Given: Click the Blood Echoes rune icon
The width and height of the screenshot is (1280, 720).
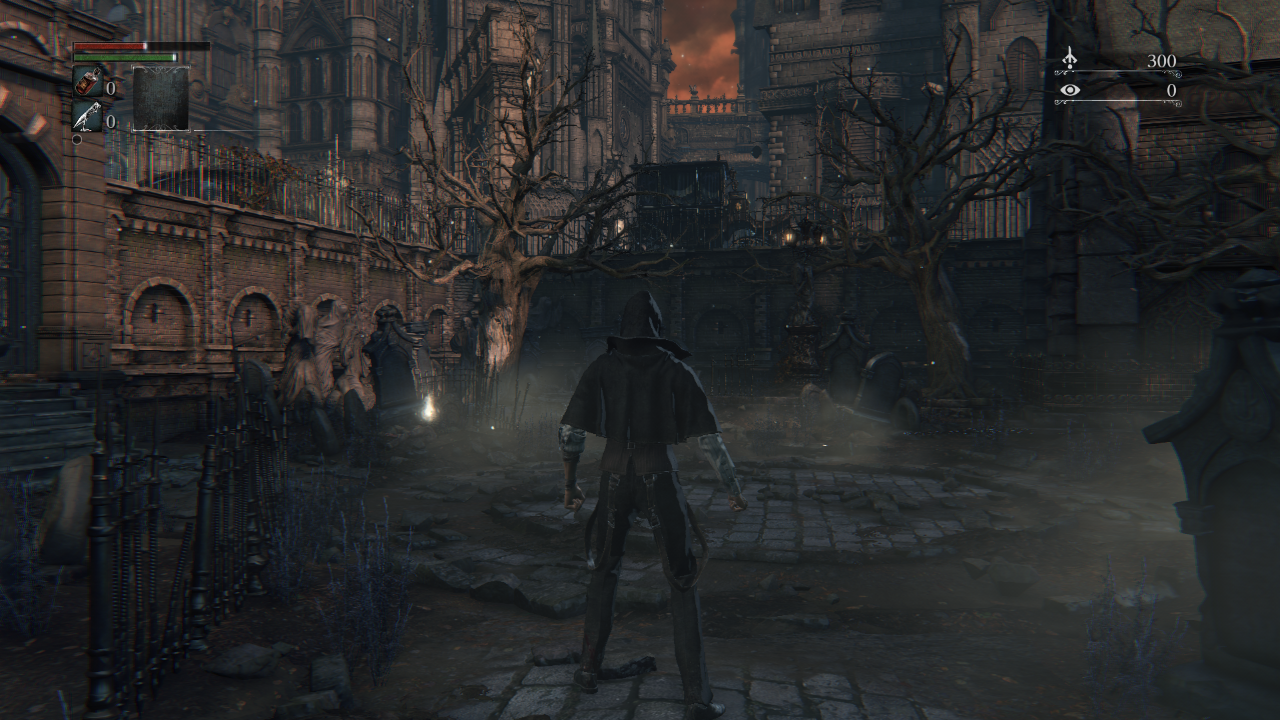Looking at the screenshot, I should tap(1069, 59).
